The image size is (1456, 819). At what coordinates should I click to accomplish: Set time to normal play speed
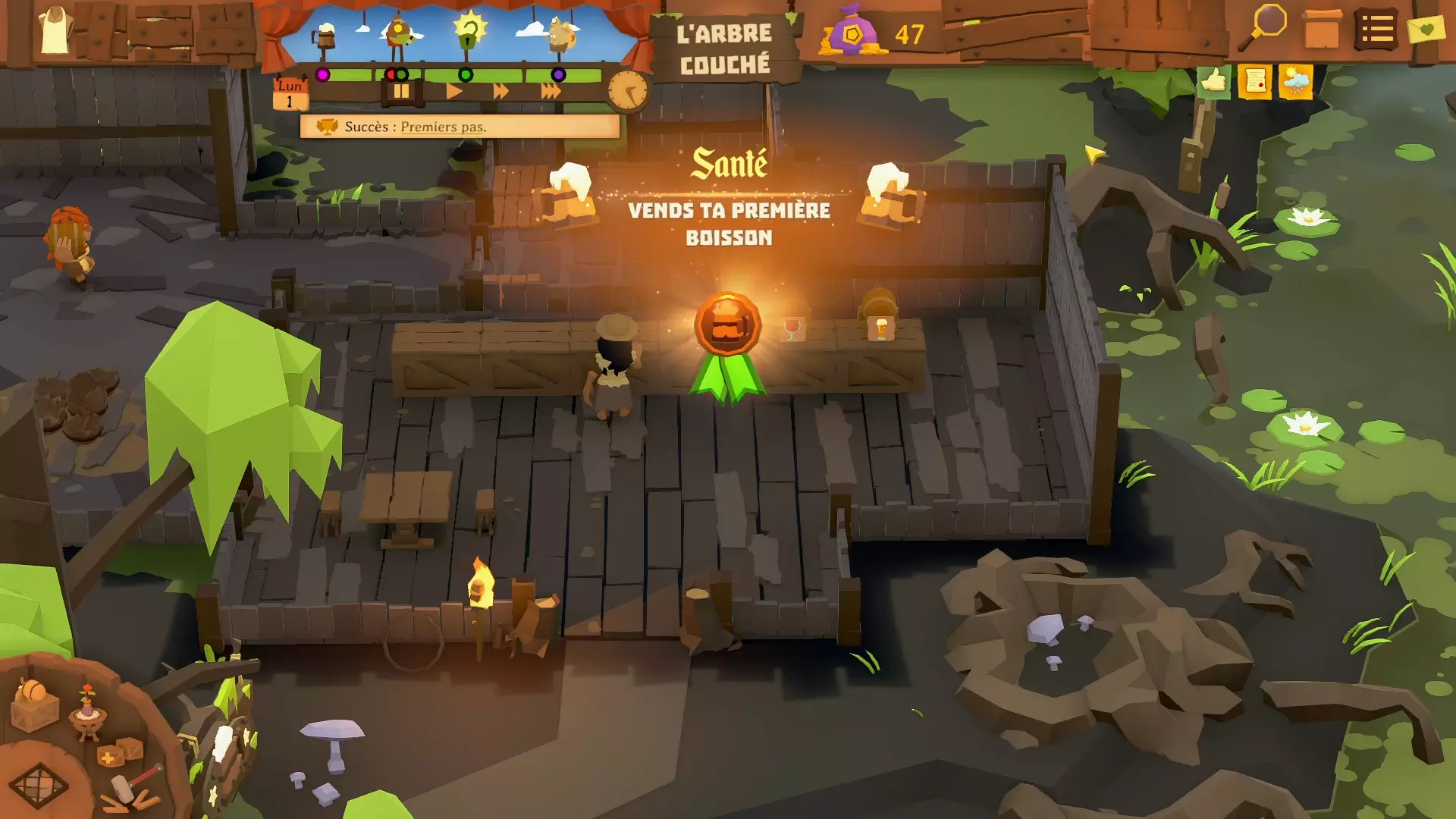click(454, 92)
